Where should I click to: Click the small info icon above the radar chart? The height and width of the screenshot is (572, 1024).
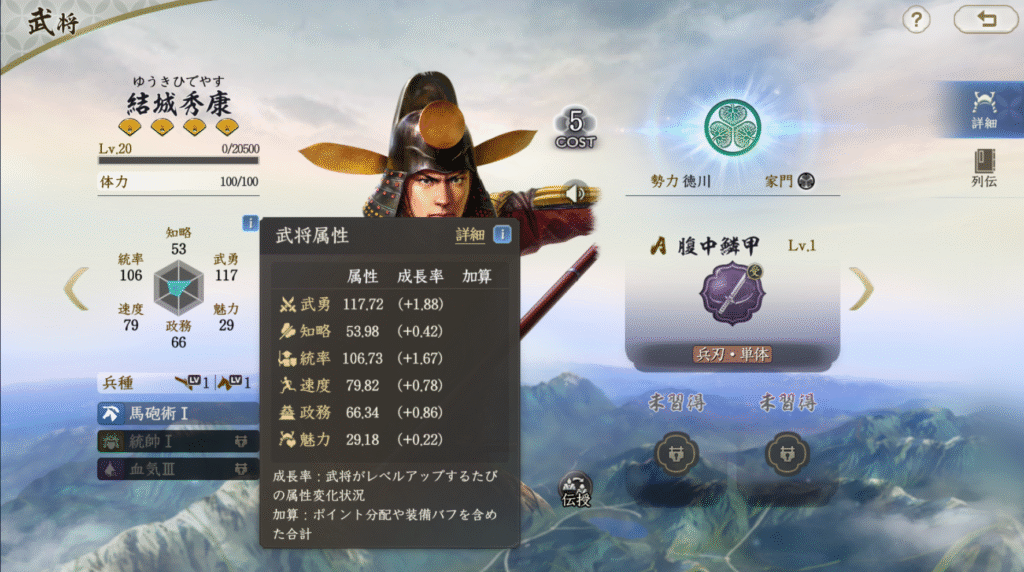[x=250, y=223]
